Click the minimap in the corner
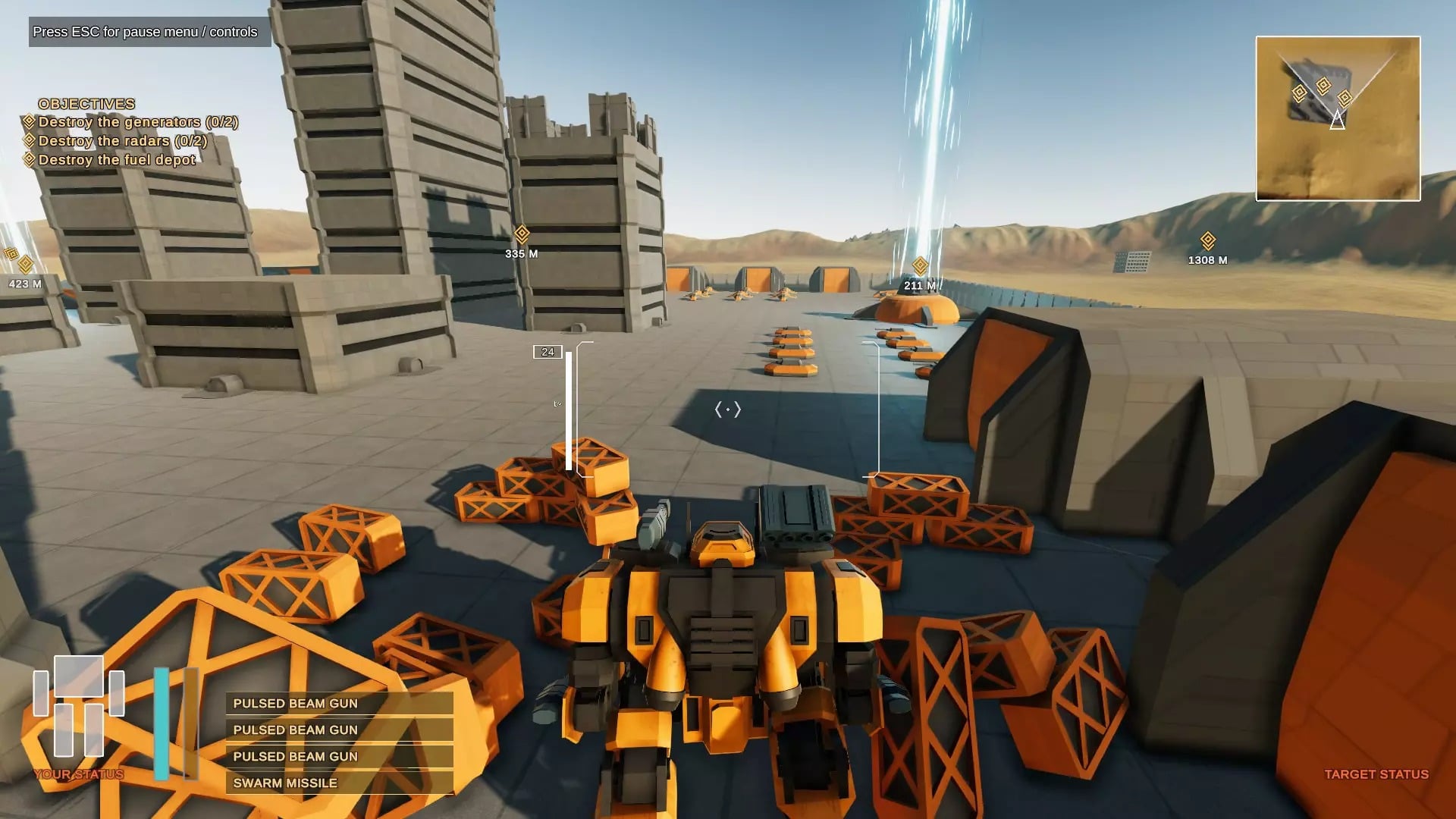This screenshot has width=1456, height=819. click(1338, 118)
